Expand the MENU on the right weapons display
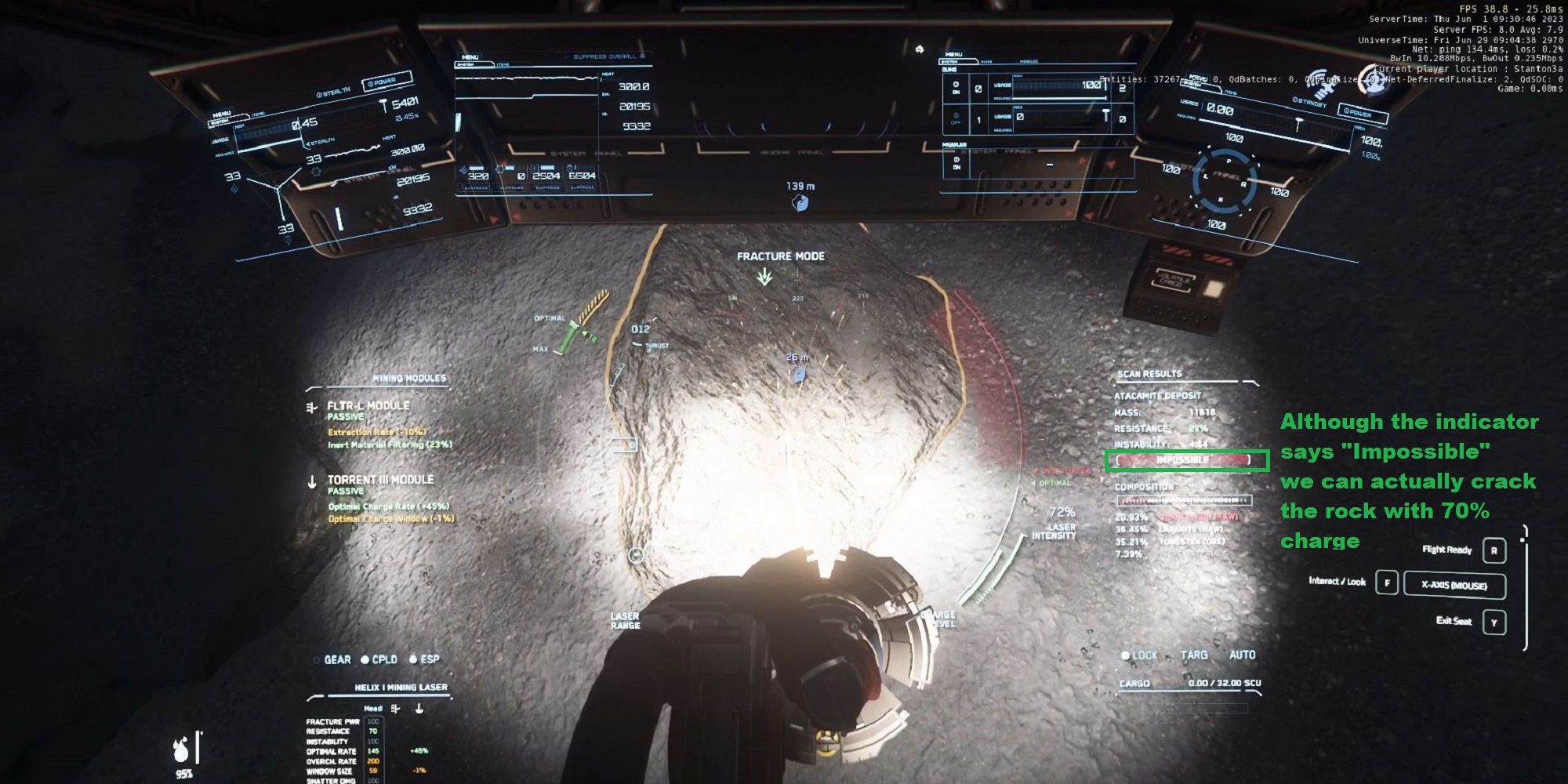The width and height of the screenshot is (1568, 784). pos(954,54)
